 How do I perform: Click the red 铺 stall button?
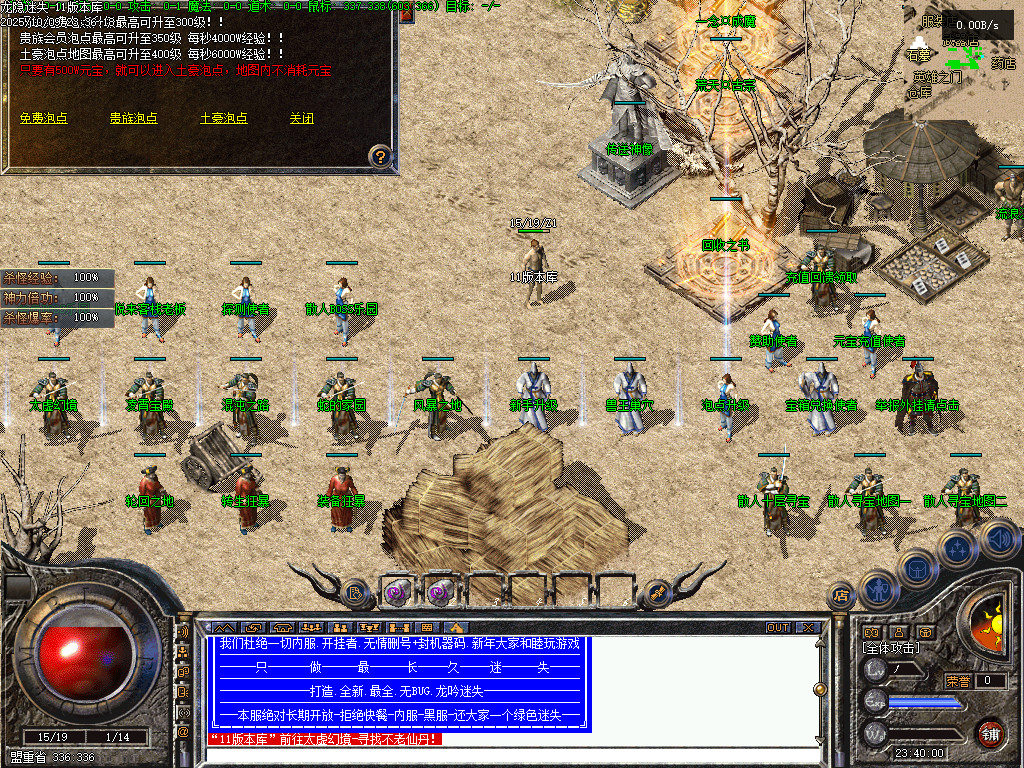pyautogui.click(x=990, y=733)
